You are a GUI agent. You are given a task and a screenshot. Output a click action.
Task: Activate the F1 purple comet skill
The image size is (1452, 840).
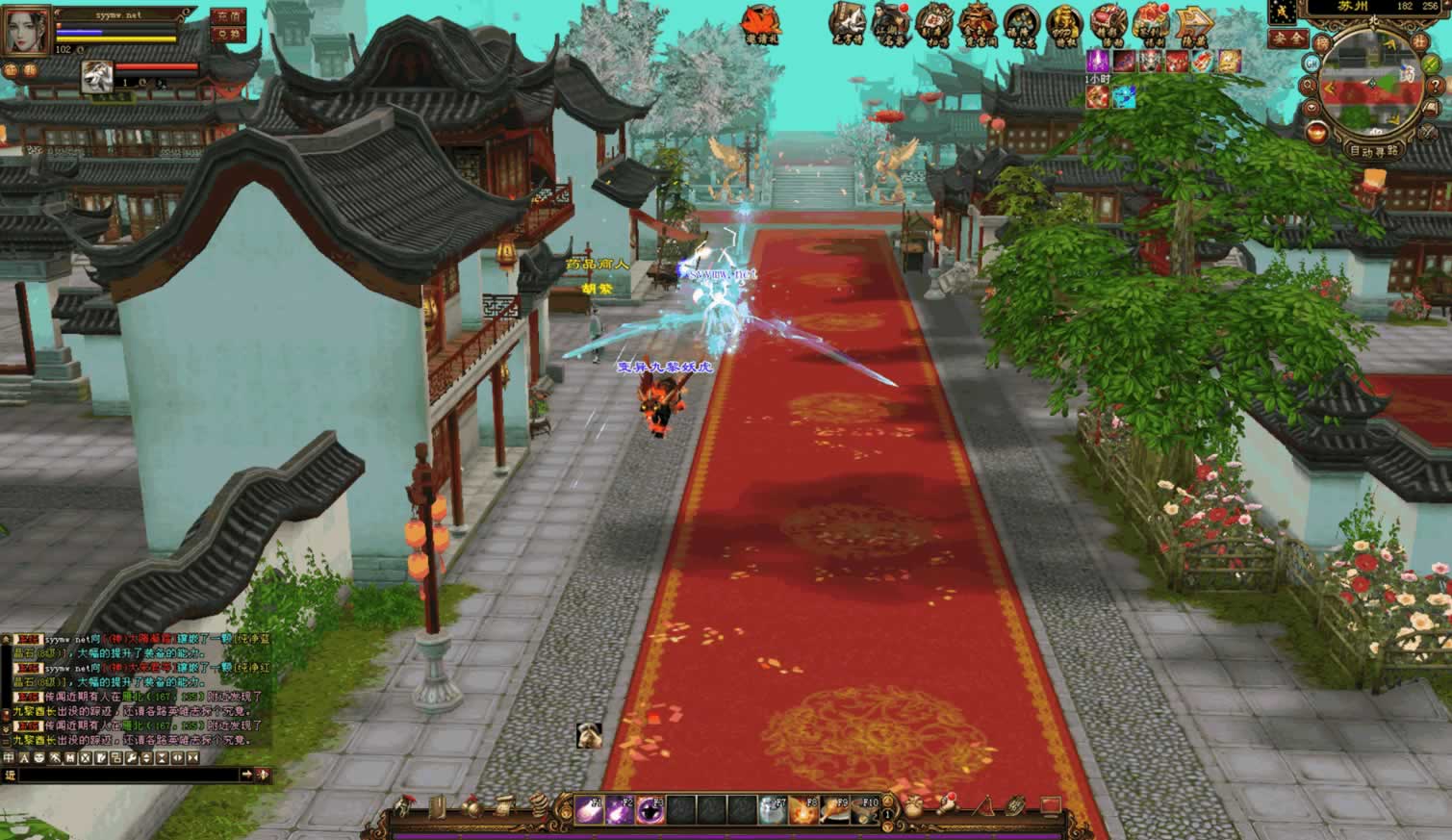(x=589, y=811)
